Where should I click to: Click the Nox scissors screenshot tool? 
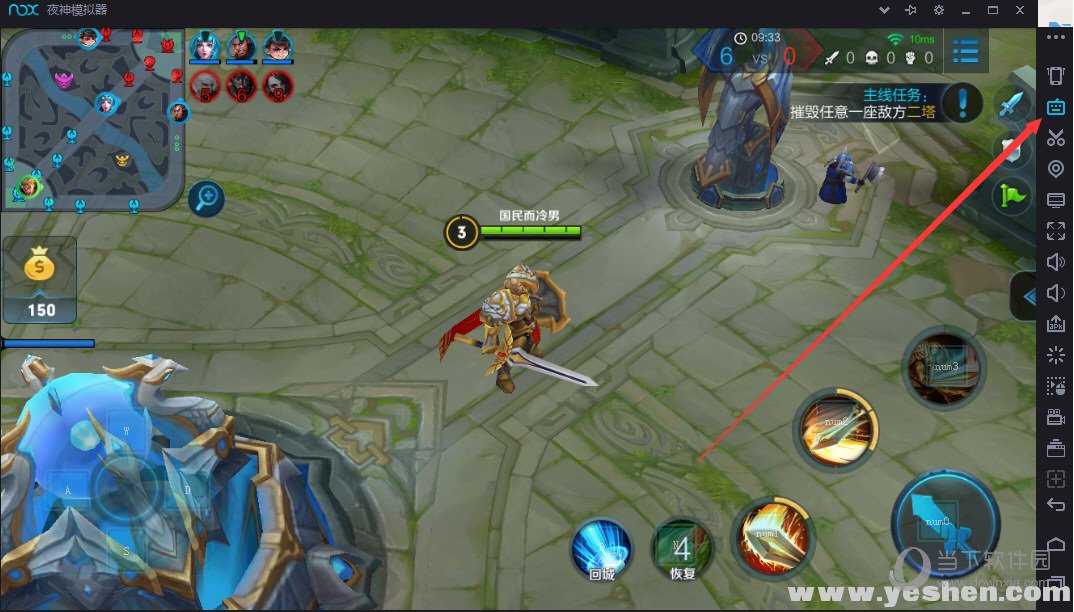pos(1056,138)
